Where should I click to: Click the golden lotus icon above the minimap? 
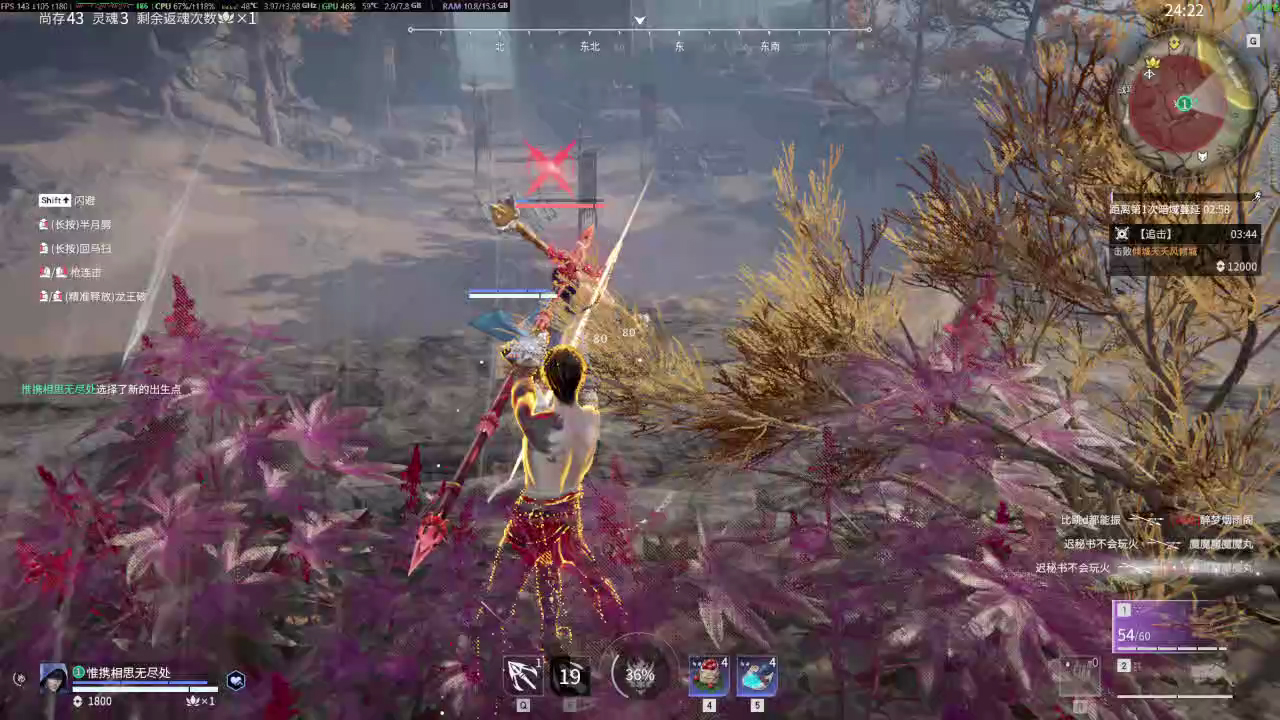pos(1174,43)
